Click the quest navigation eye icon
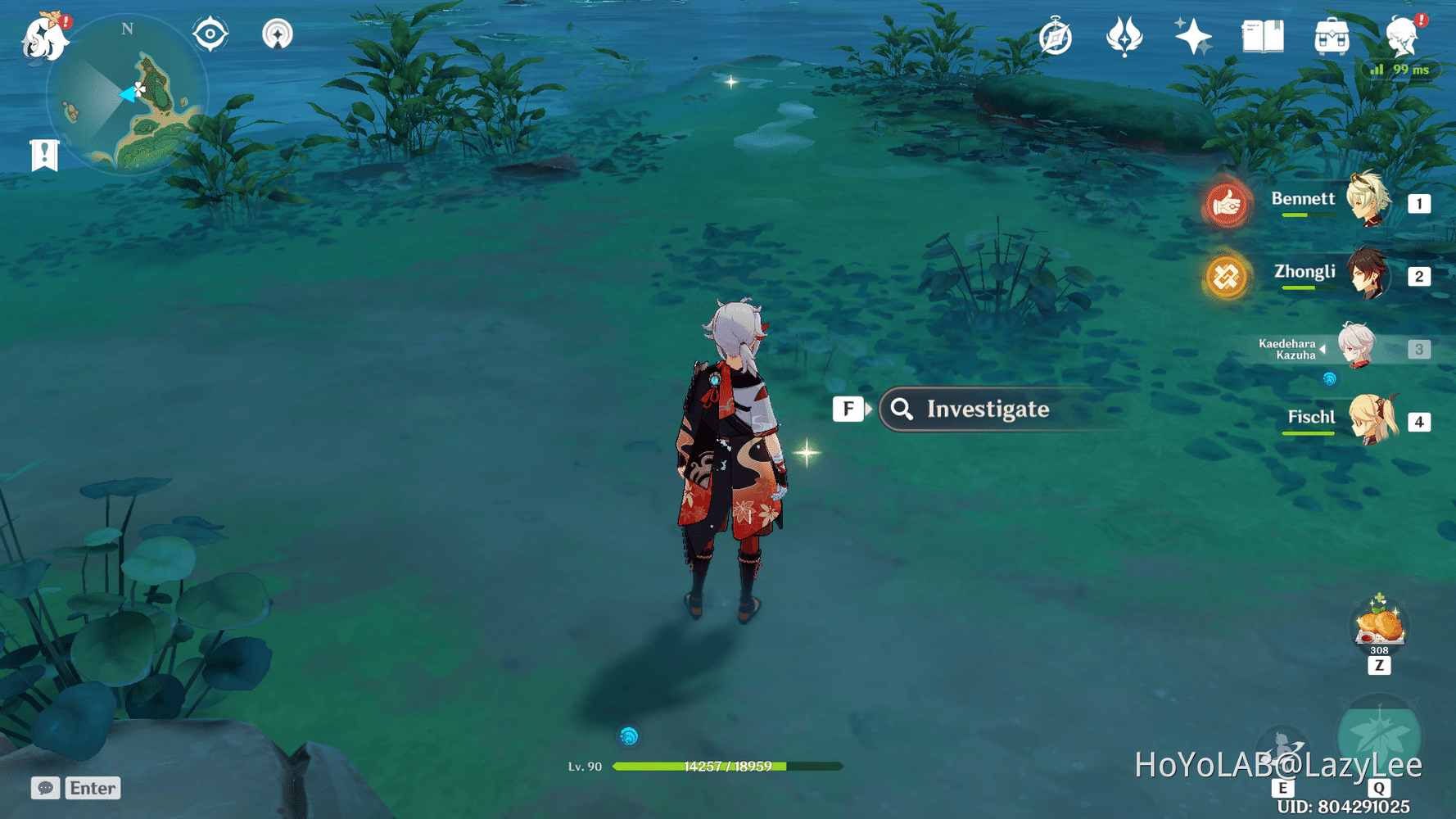 coord(210,34)
